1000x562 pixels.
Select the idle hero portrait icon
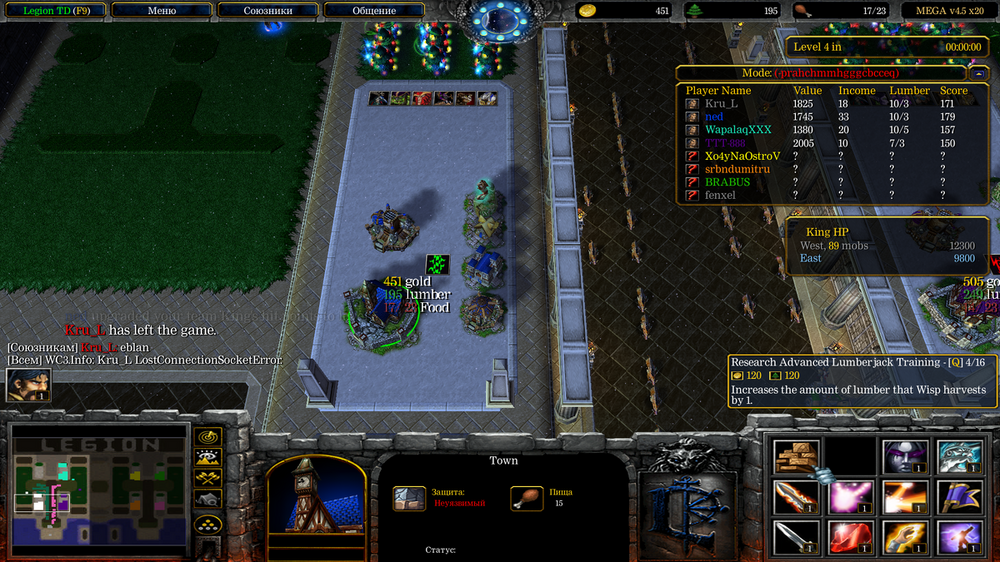click(28, 385)
